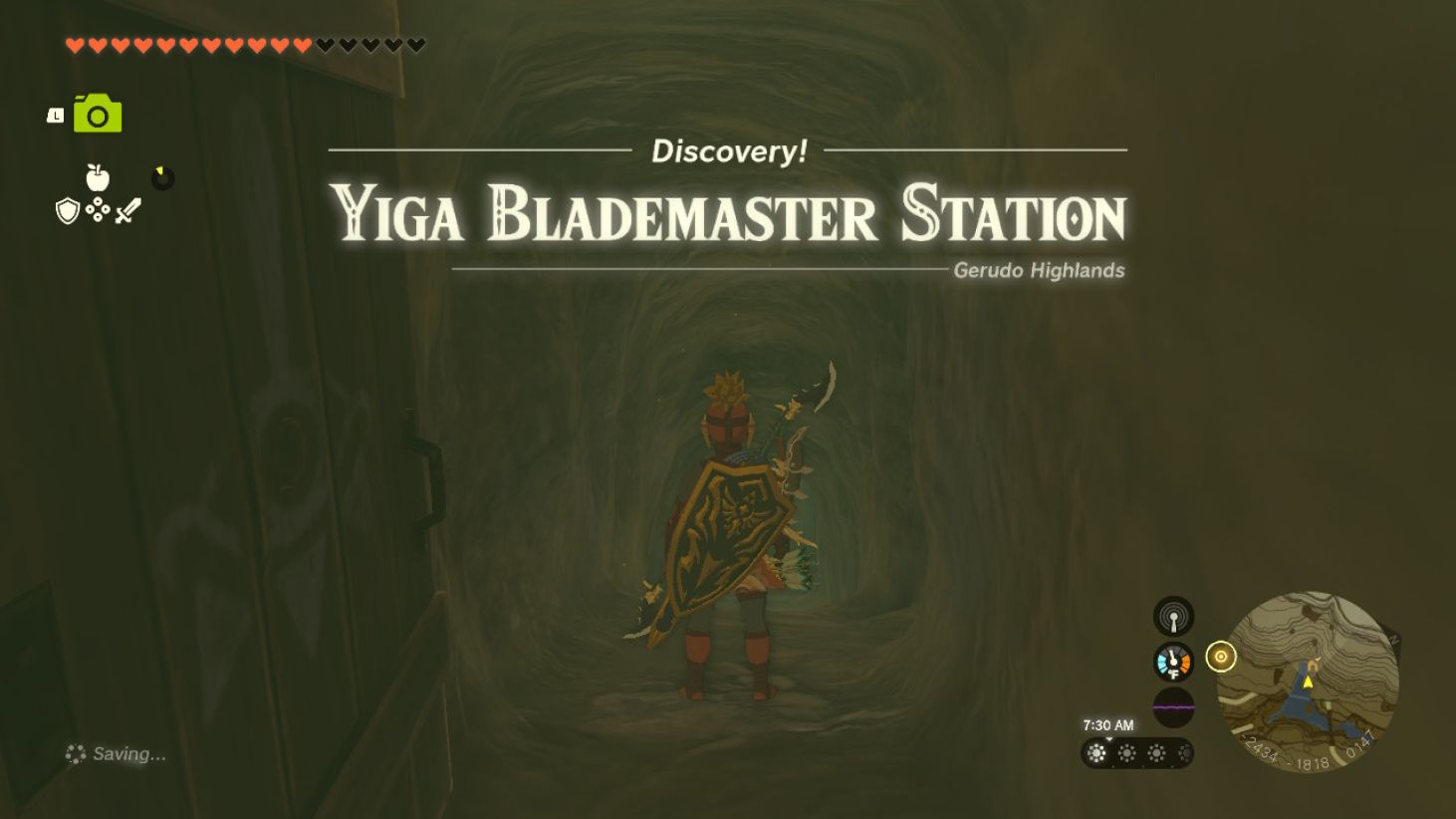Select the sword weapon icon
Viewport: 1456px width, 819px height.
(x=128, y=209)
